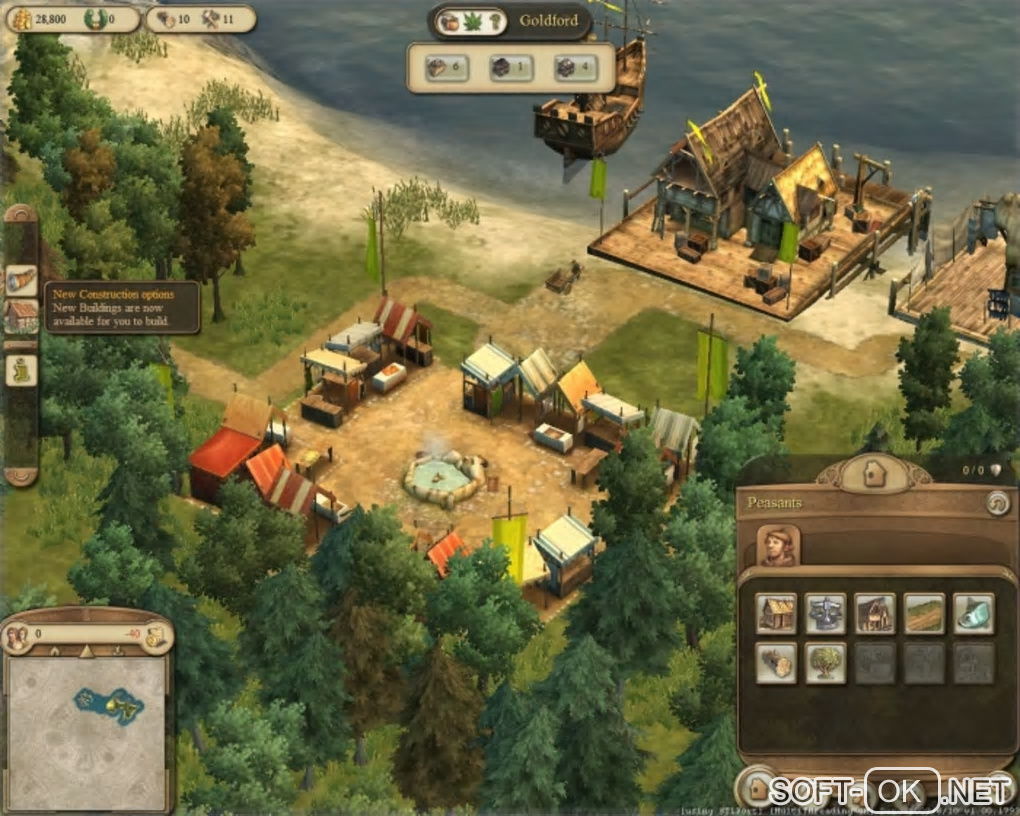Open the Goldford island name banner
This screenshot has height=816, width=1020.
[x=548, y=21]
